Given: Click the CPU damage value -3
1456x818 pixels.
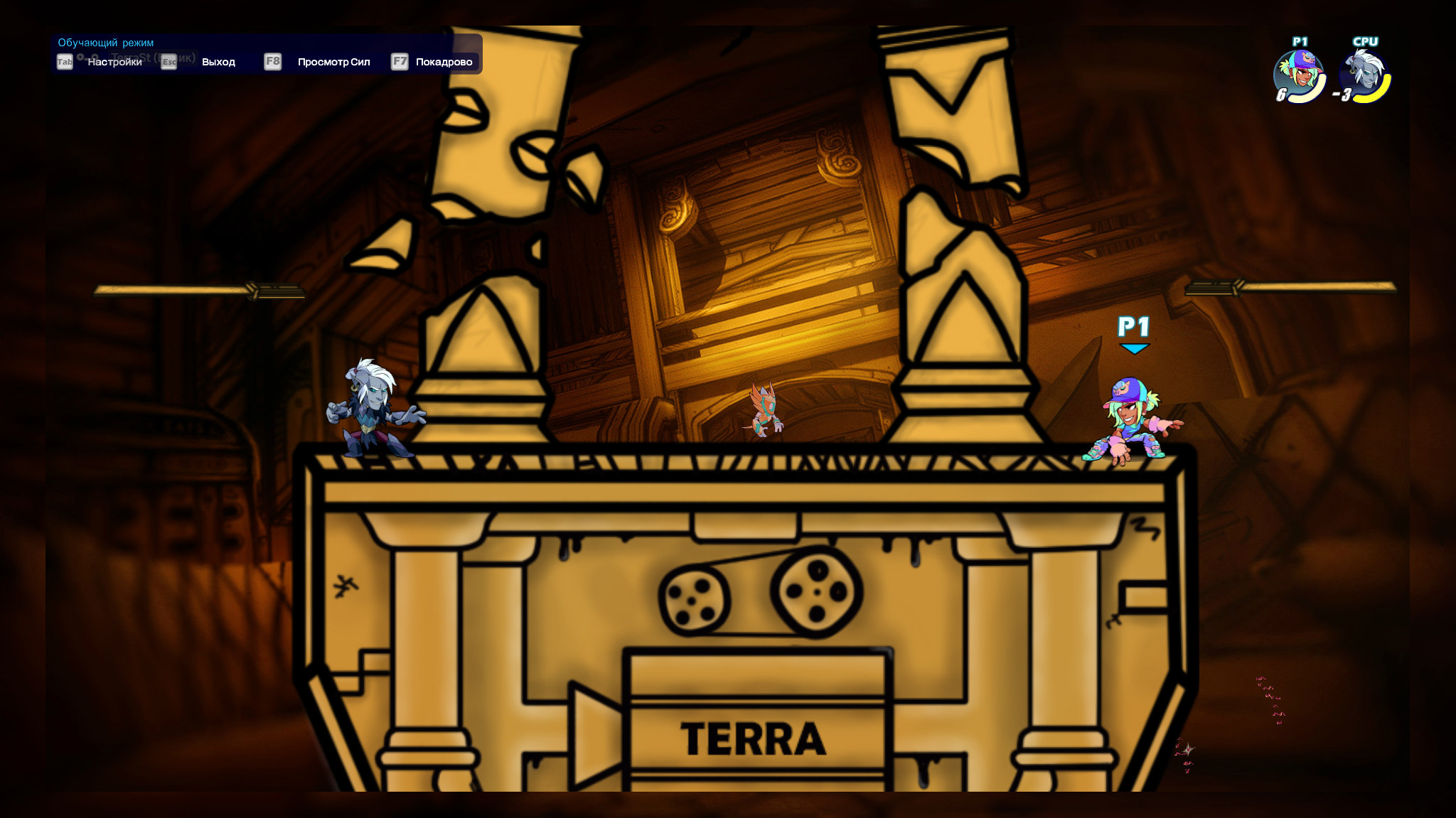Looking at the screenshot, I should [1343, 95].
